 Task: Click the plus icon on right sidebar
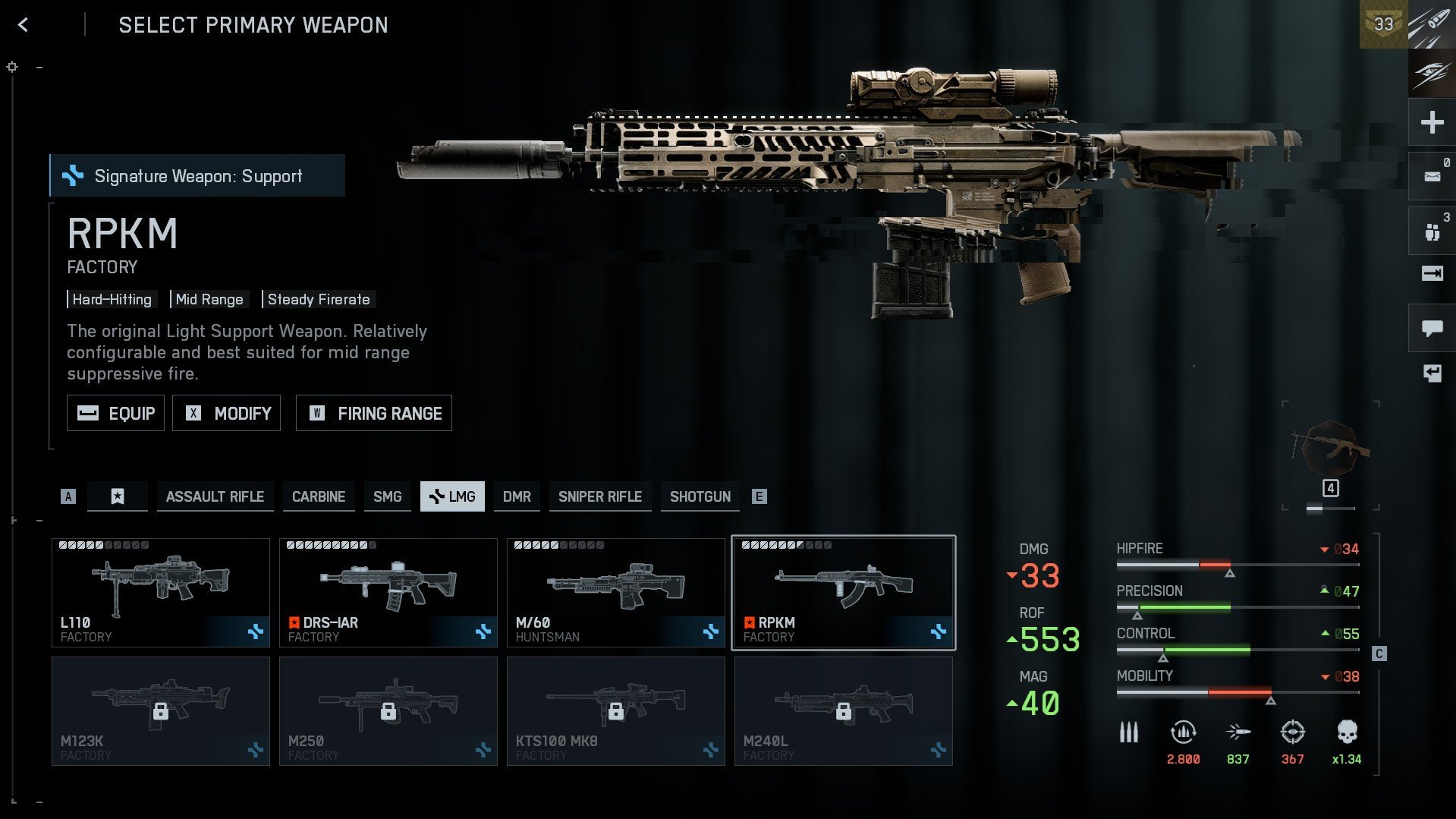1432,122
